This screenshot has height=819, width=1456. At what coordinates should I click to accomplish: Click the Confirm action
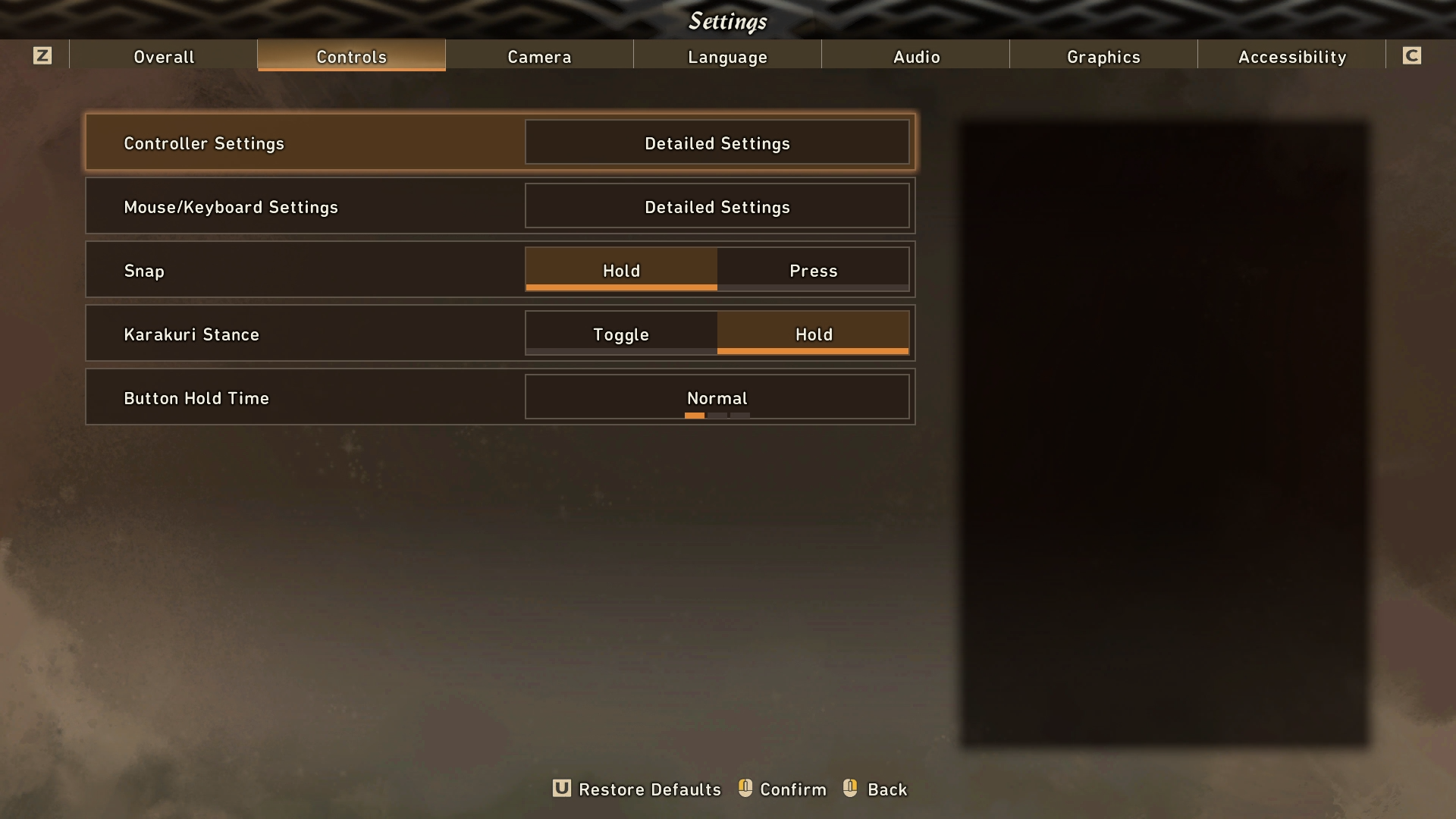792,789
